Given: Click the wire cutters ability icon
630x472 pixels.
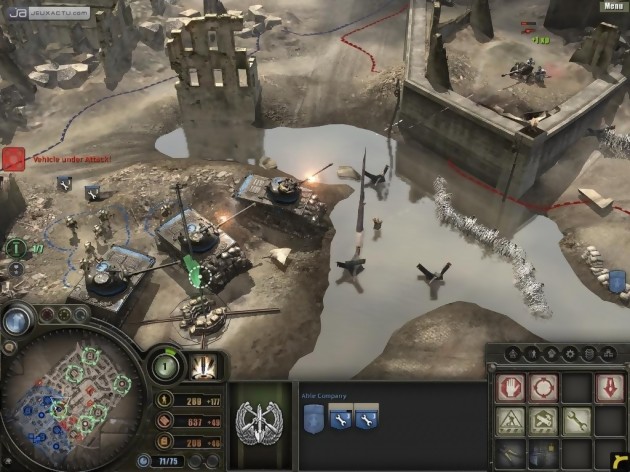Looking at the screenshot, I should [x=511, y=453].
